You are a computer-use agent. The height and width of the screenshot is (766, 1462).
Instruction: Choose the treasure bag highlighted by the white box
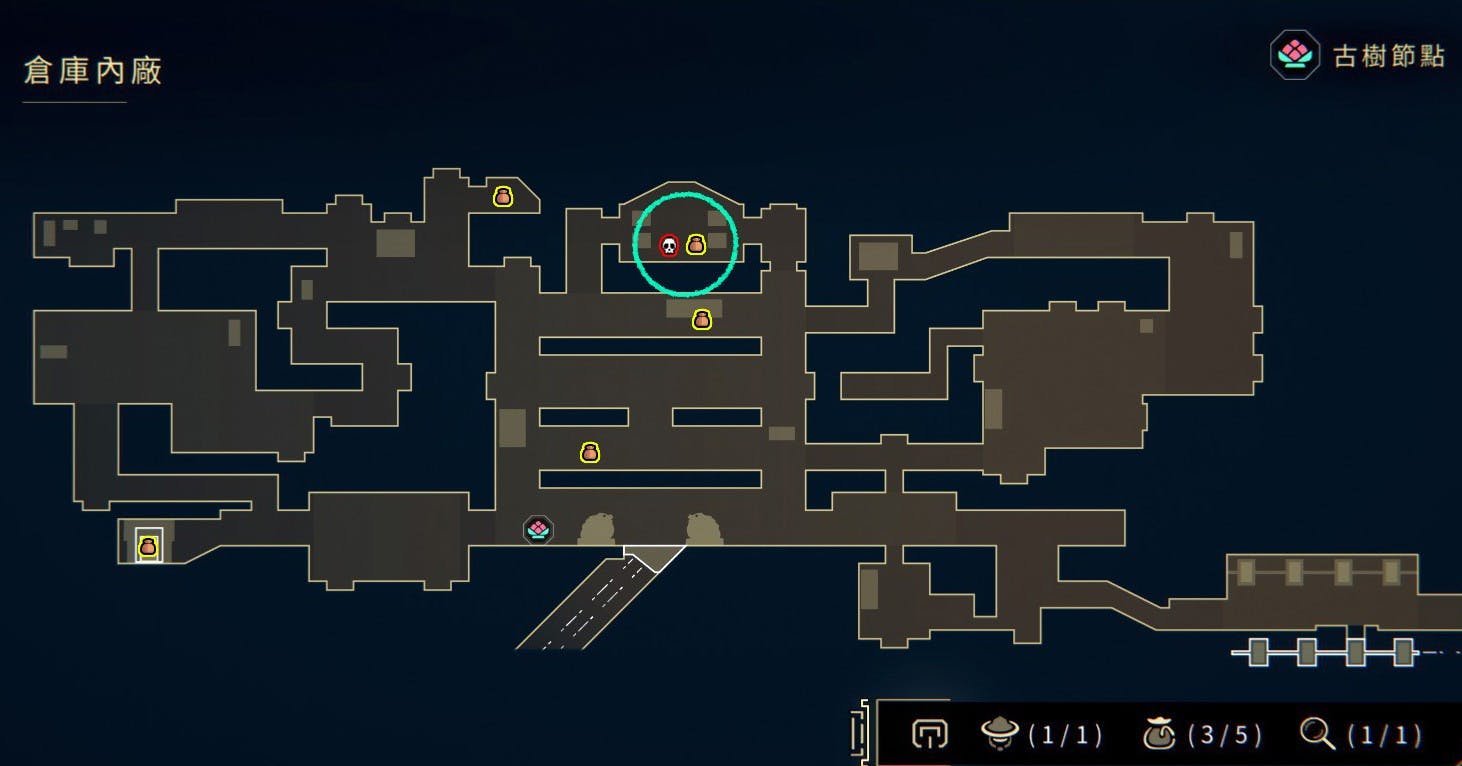(x=148, y=546)
